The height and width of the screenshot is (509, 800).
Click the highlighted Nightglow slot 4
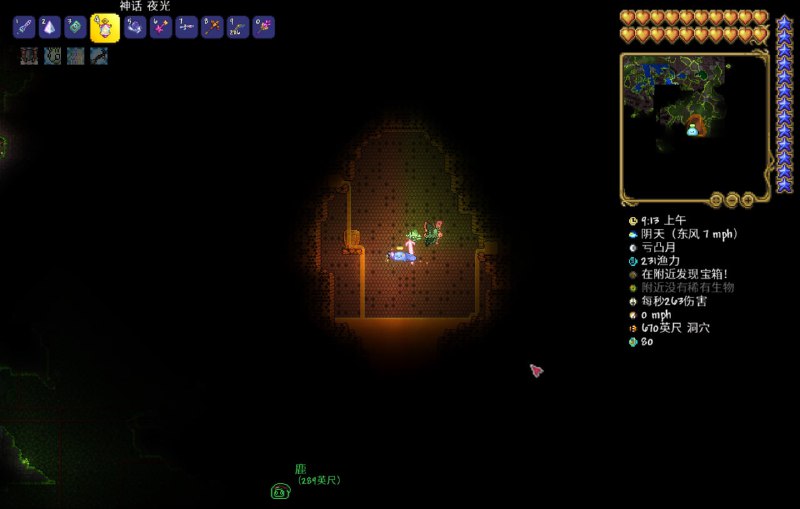(x=105, y=28)
